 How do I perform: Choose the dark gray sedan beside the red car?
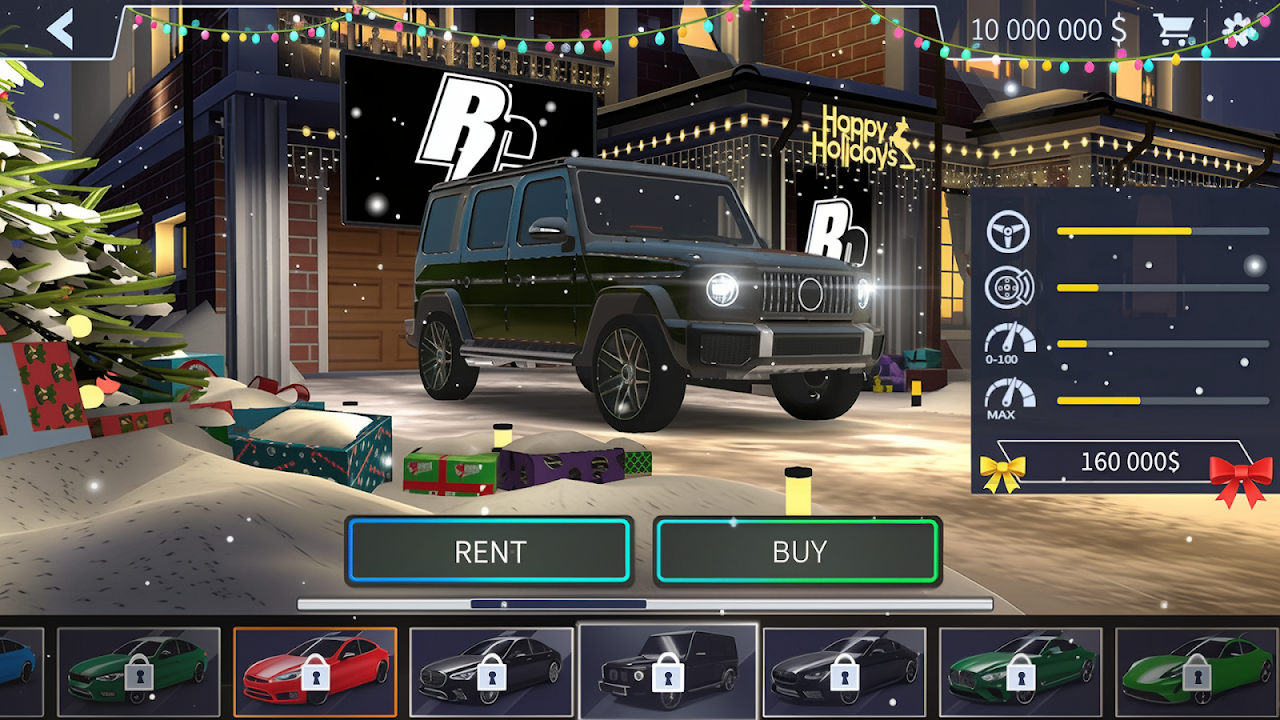coord(491,672)
